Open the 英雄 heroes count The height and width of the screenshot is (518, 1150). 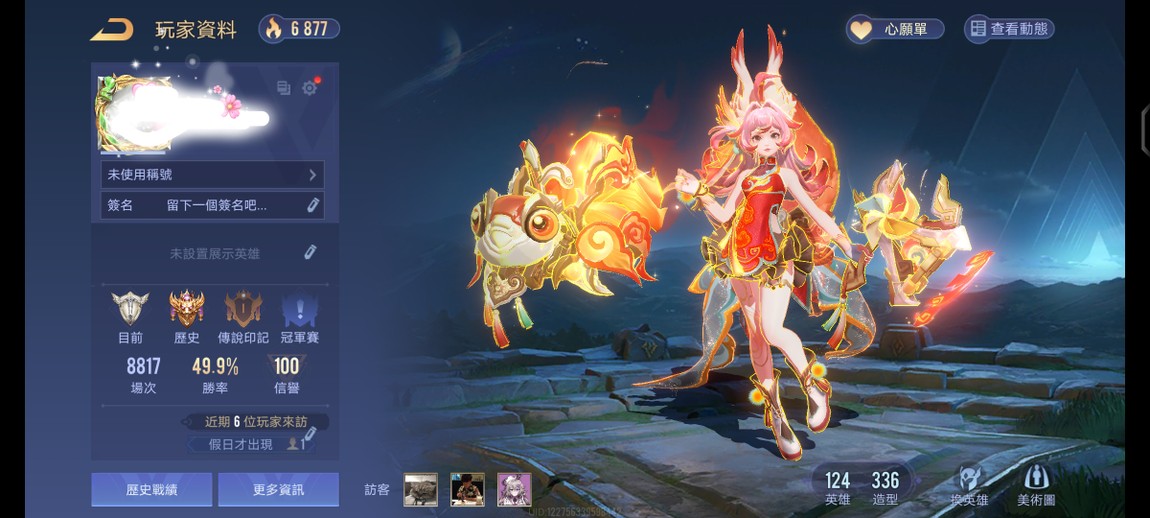point(837,487)
